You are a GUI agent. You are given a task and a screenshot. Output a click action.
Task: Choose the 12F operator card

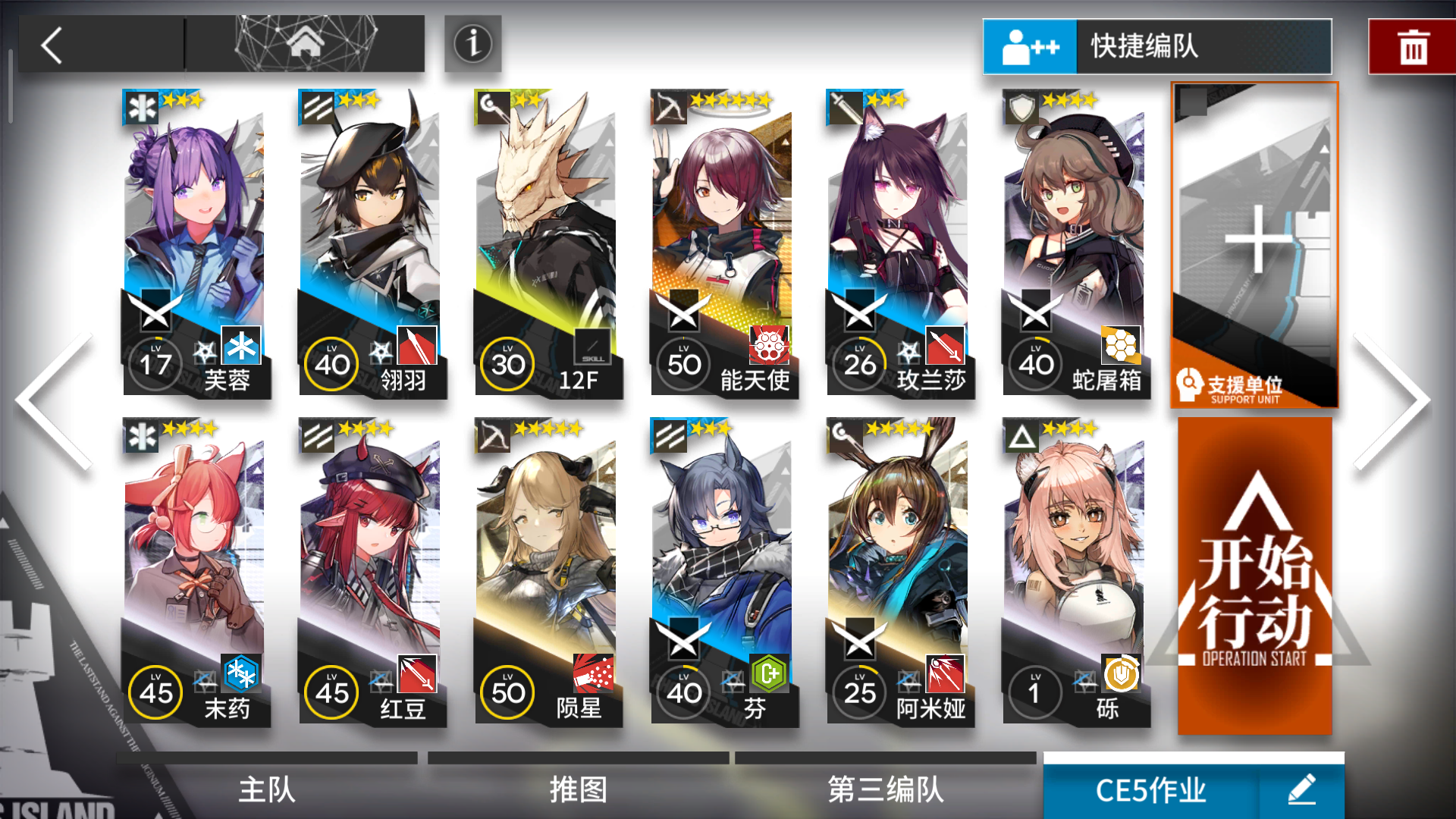click(548, 243)
